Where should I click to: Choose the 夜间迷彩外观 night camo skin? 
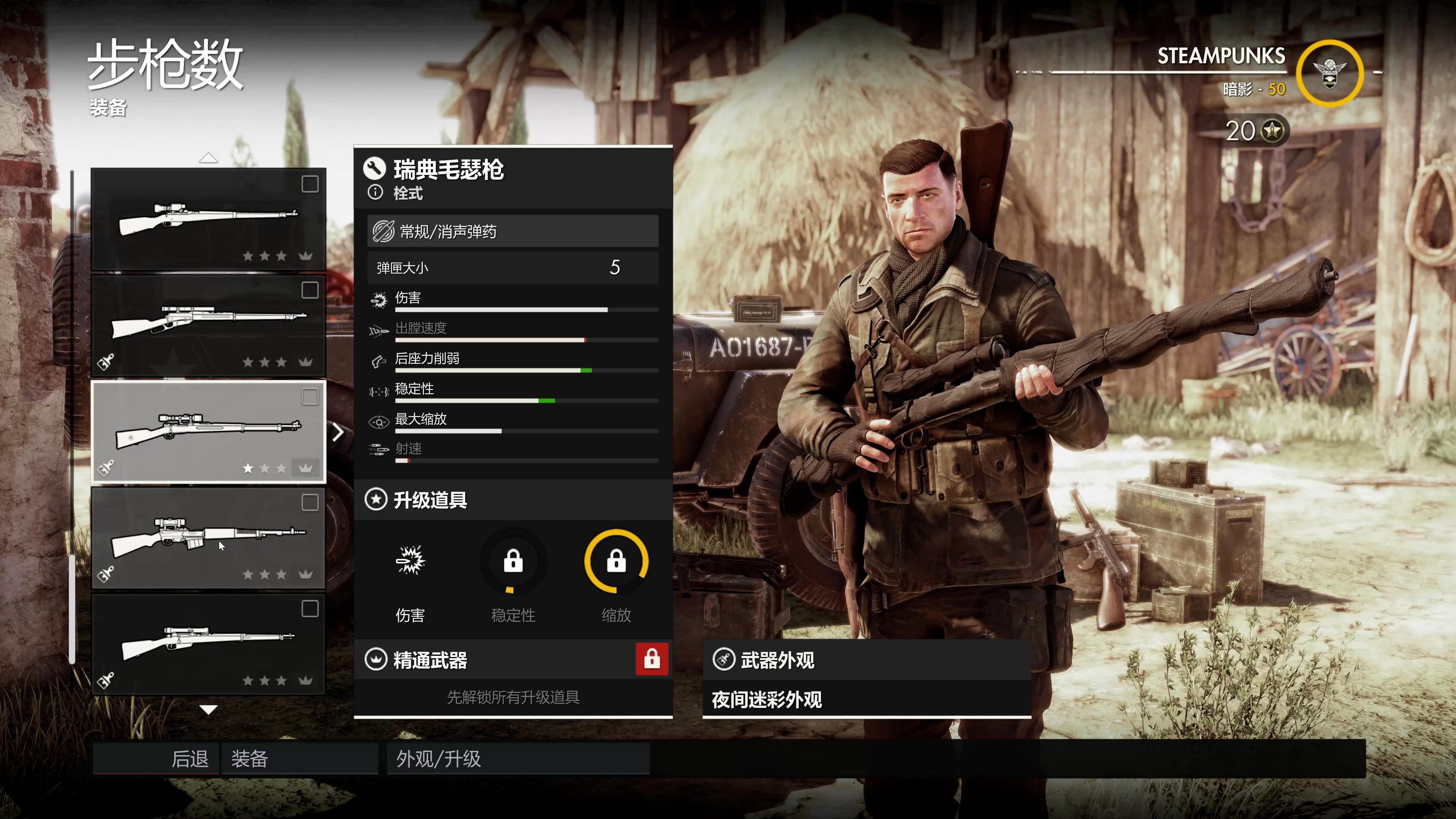(x=866, y=700)
